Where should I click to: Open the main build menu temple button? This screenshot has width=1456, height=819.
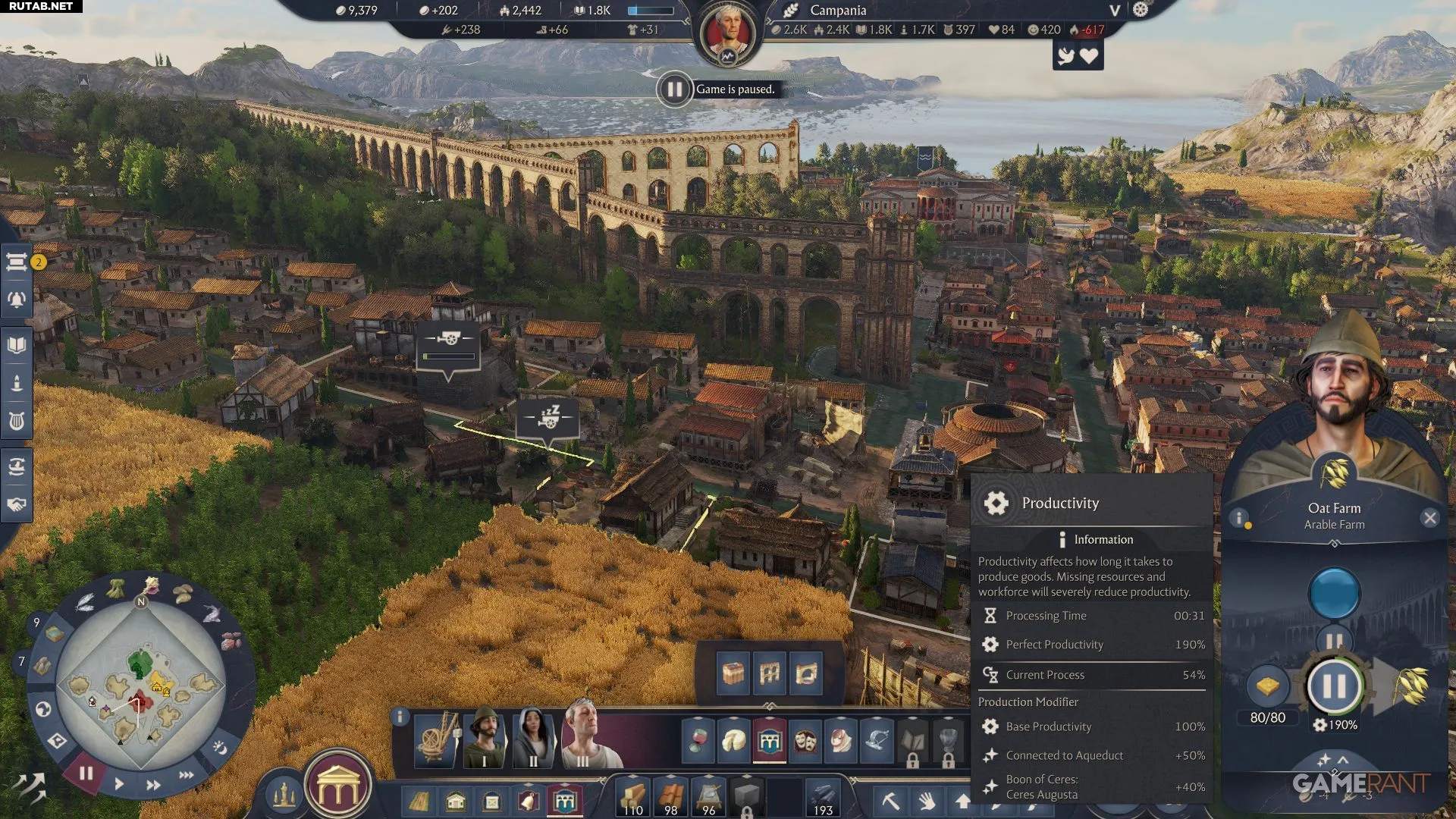(x=338, y=790)
